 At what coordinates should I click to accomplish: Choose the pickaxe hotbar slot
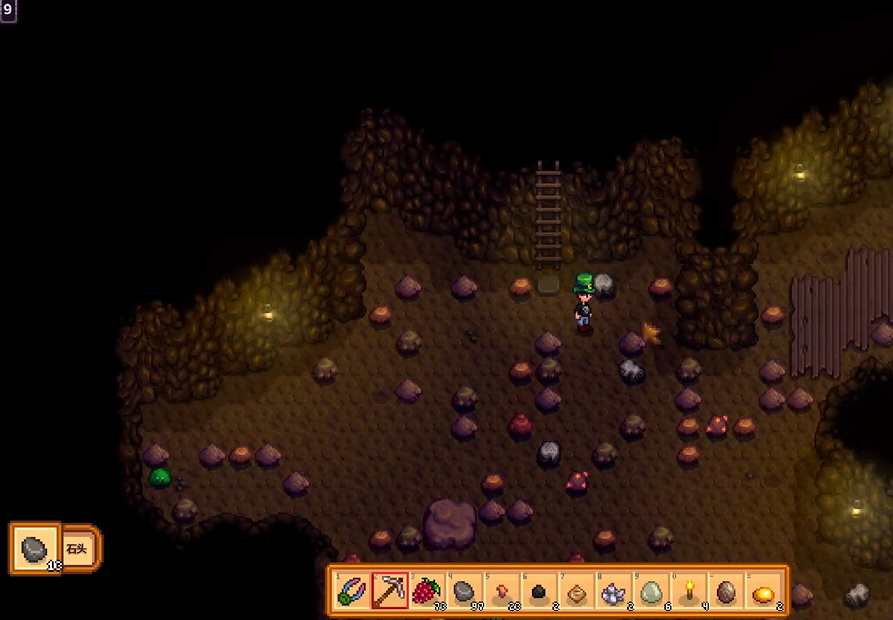point(389,591)
